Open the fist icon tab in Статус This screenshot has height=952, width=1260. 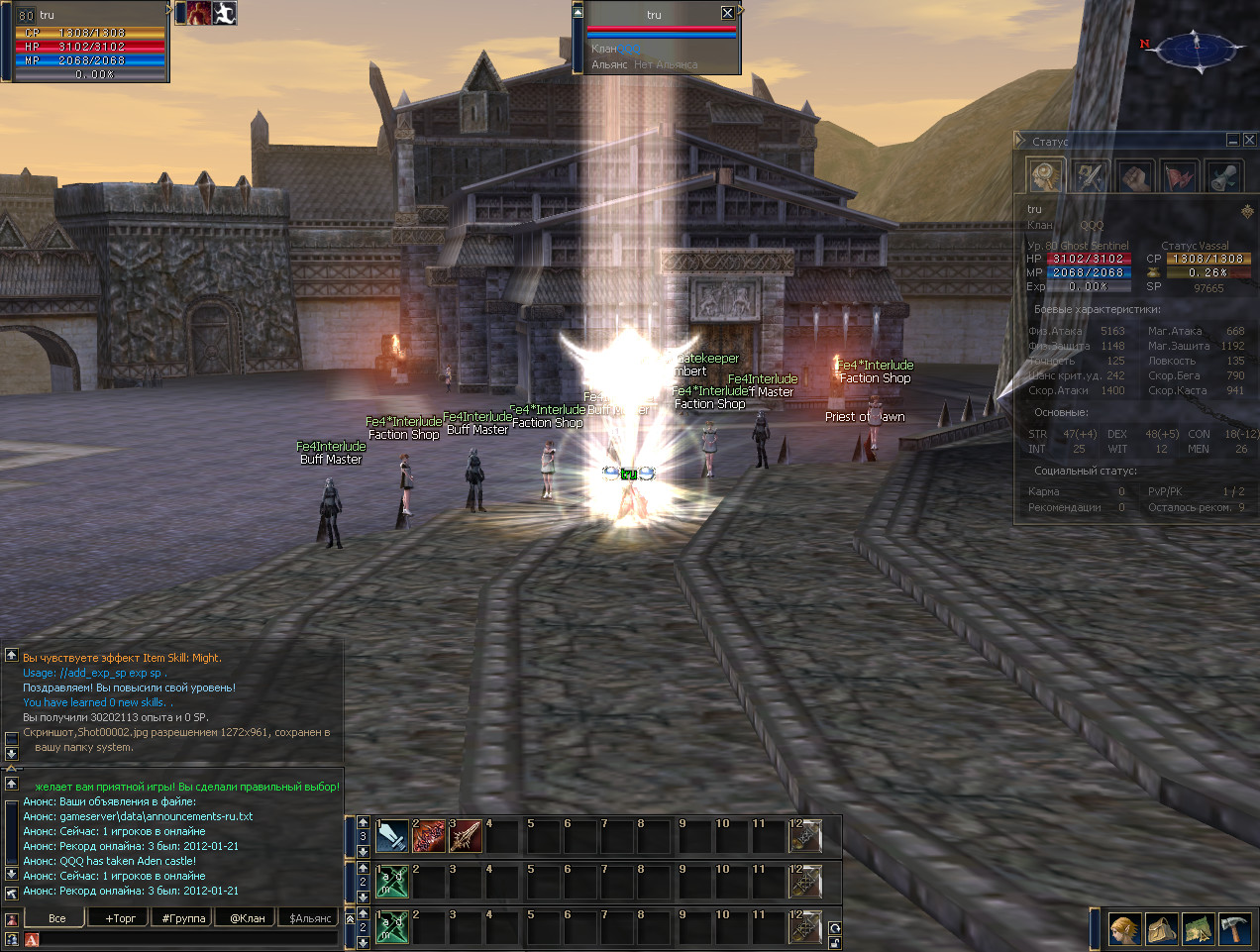(1135, 177)
